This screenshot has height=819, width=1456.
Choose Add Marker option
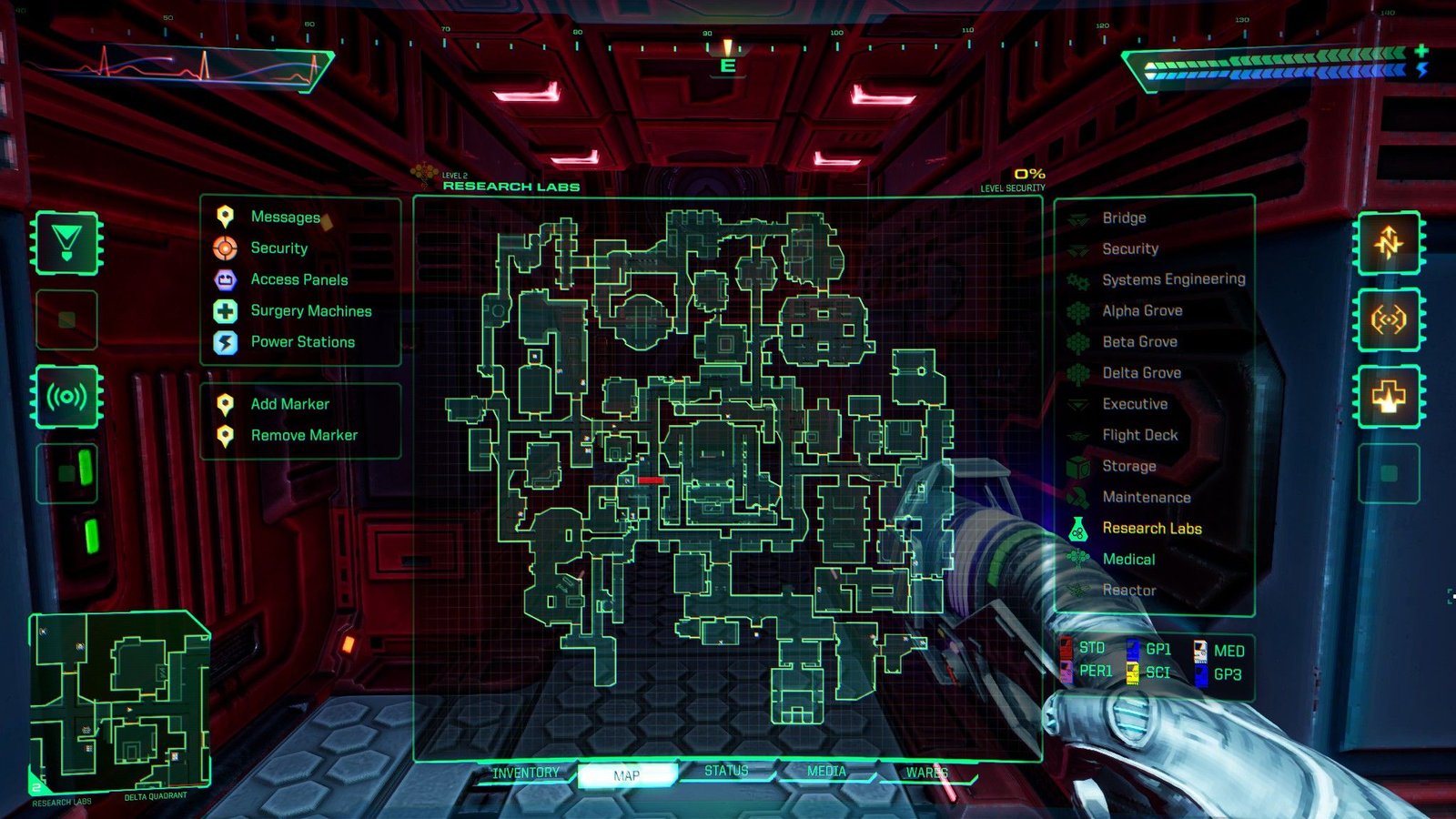pos(289,404)
